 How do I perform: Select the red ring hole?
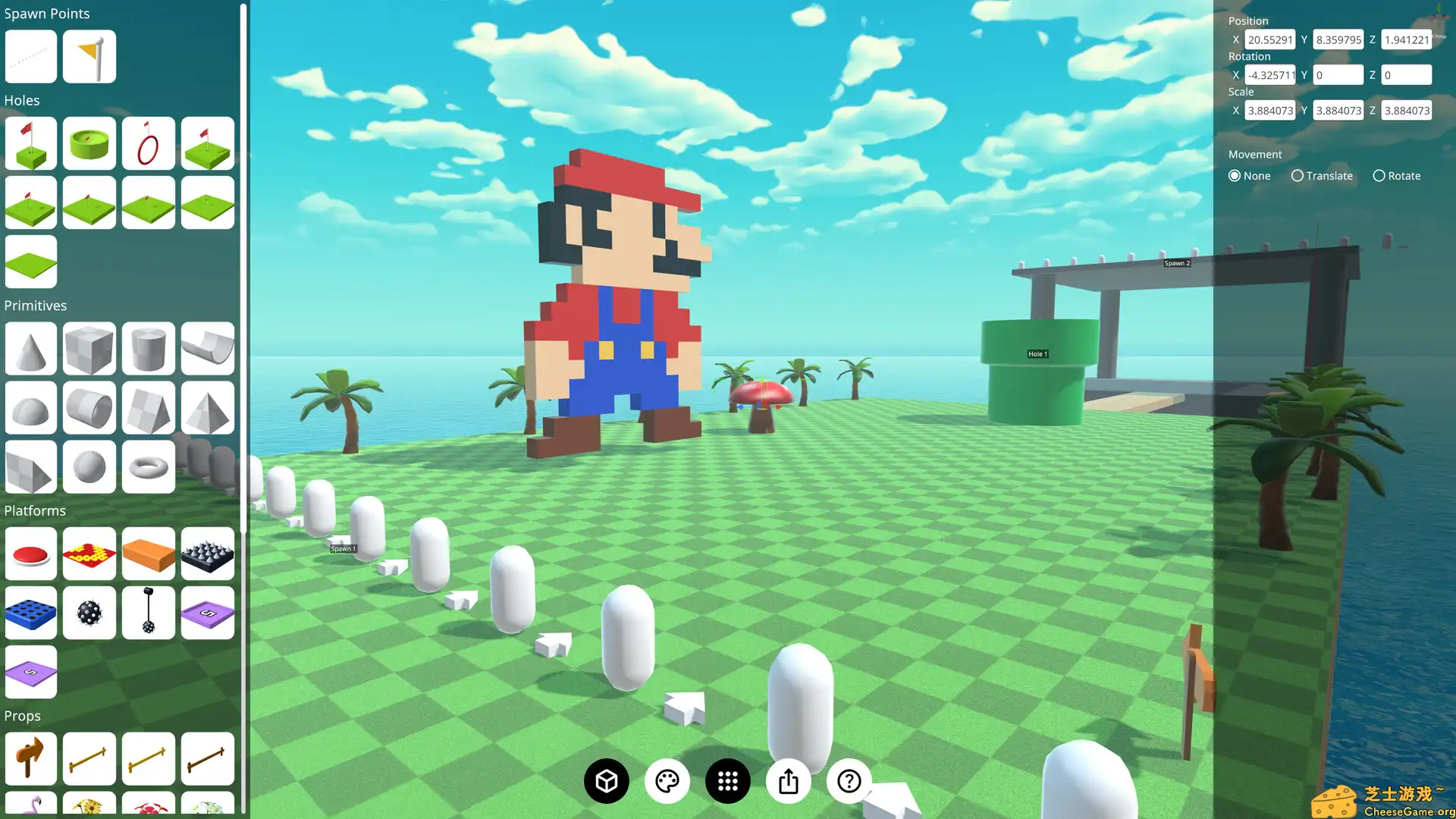click(148, 143)
